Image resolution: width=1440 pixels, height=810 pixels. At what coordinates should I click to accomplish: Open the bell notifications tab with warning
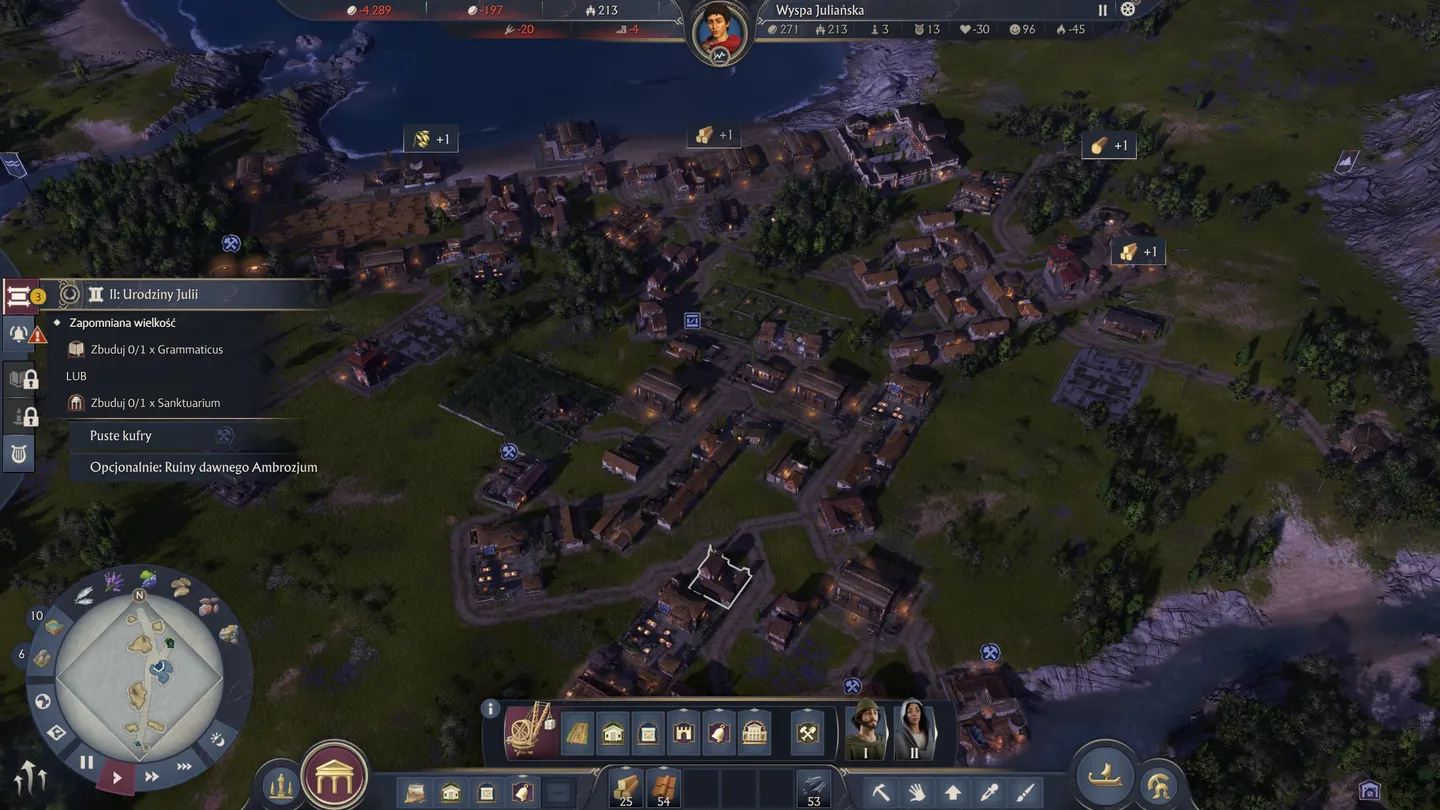pos(19,334)
